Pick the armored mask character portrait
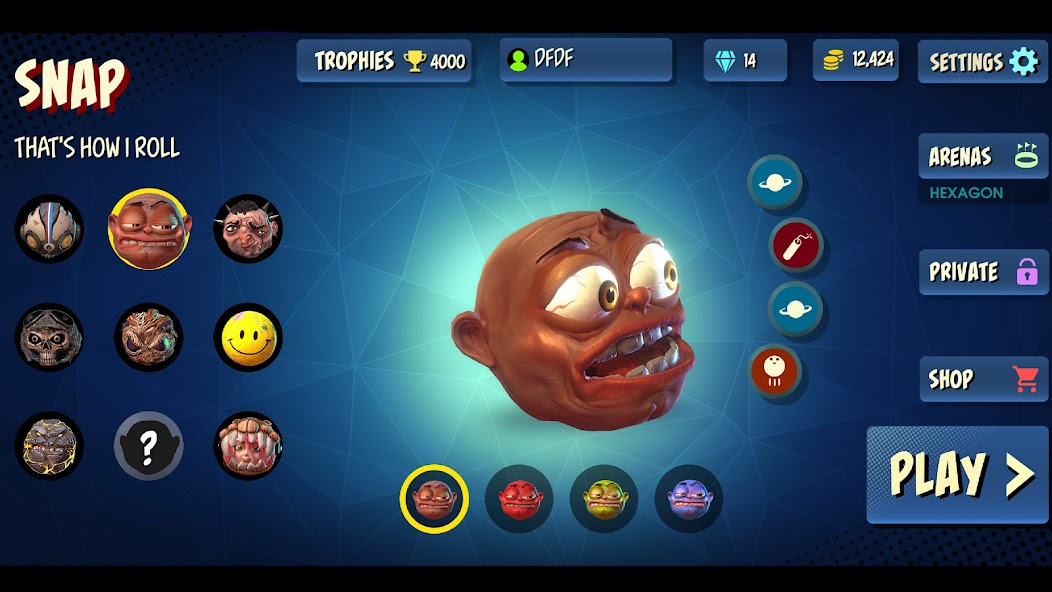Image resolution: width=1052 pixels, height=592 pixels. pos(49,228)
